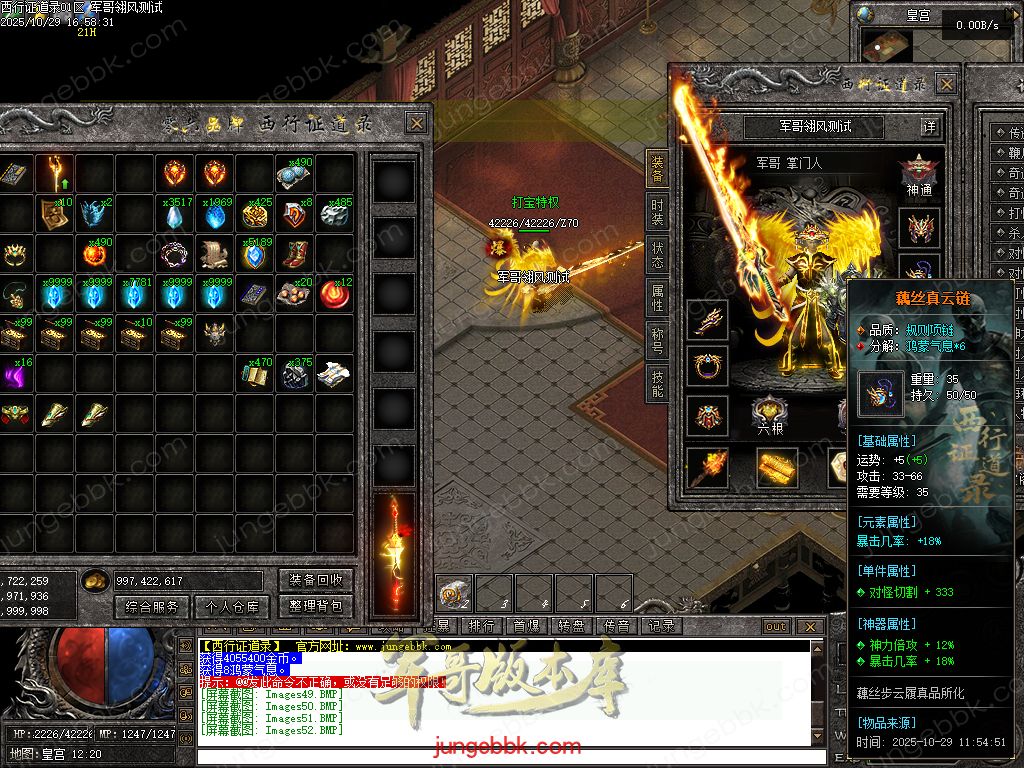
Task: Close the inventory bag window
Action: coord(416,123)
